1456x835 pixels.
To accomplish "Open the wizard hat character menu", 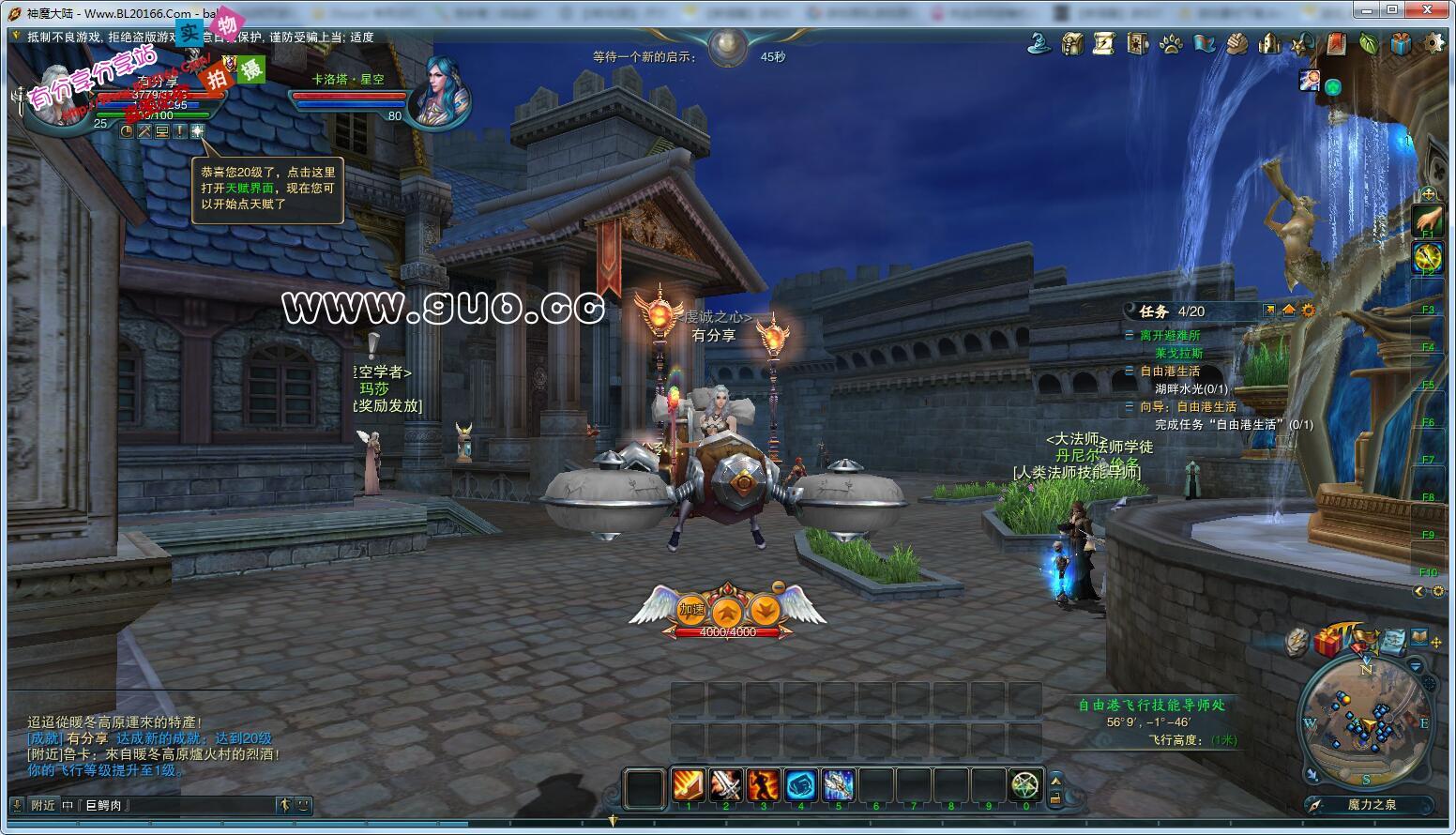I will (x=1039, y=43).
